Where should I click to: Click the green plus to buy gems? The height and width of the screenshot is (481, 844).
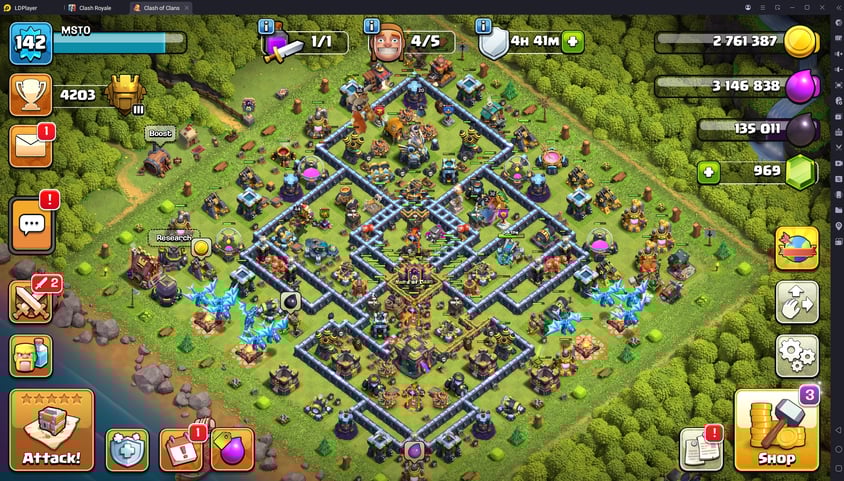[x=709, y=172]
